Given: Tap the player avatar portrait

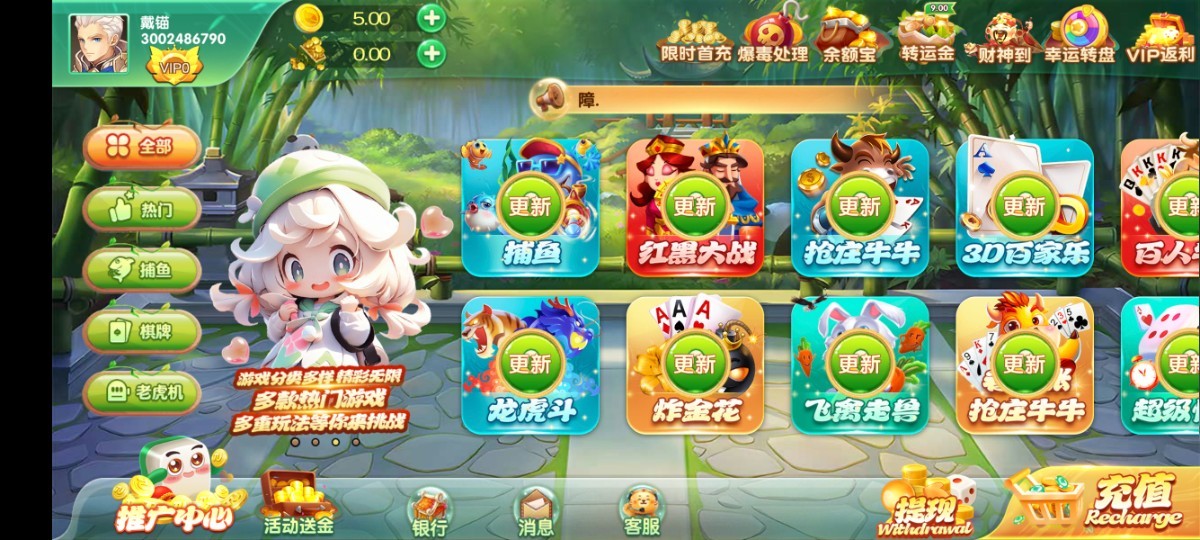Looking at the screenshot, I should pyautogui.click(x=98, y=44).
